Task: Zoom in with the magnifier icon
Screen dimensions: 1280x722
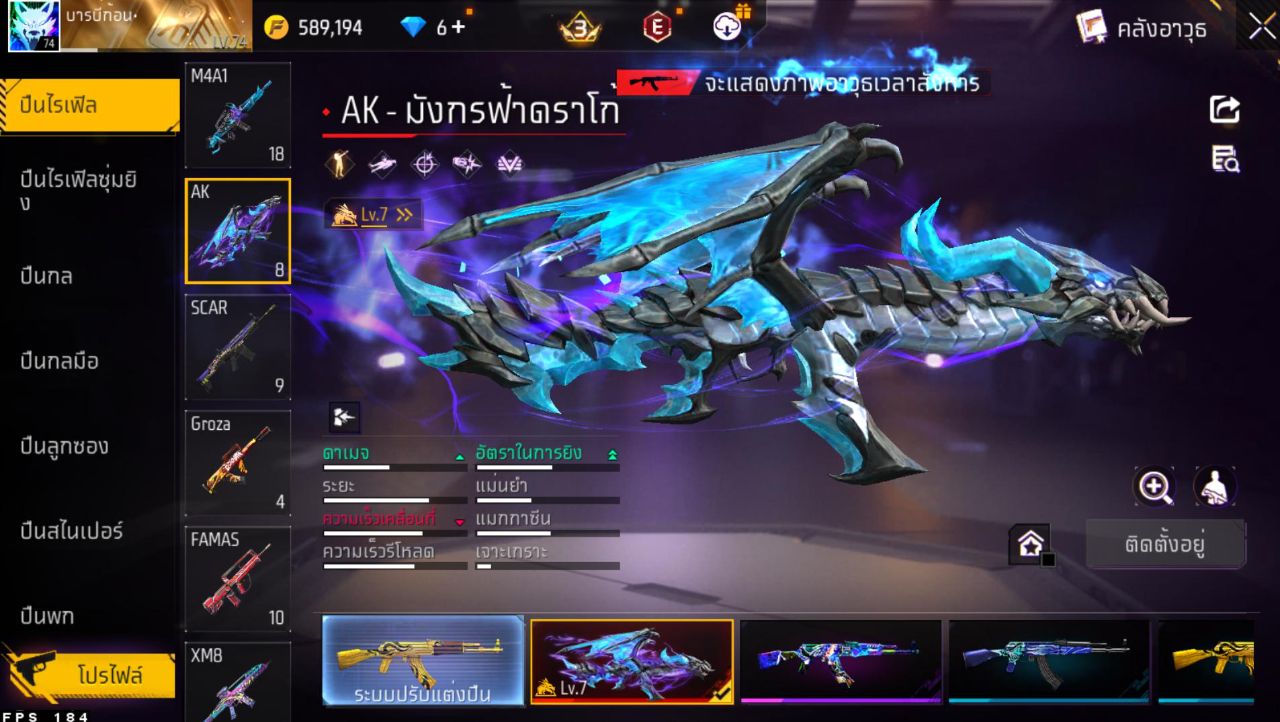Action: coord(1154,487)
